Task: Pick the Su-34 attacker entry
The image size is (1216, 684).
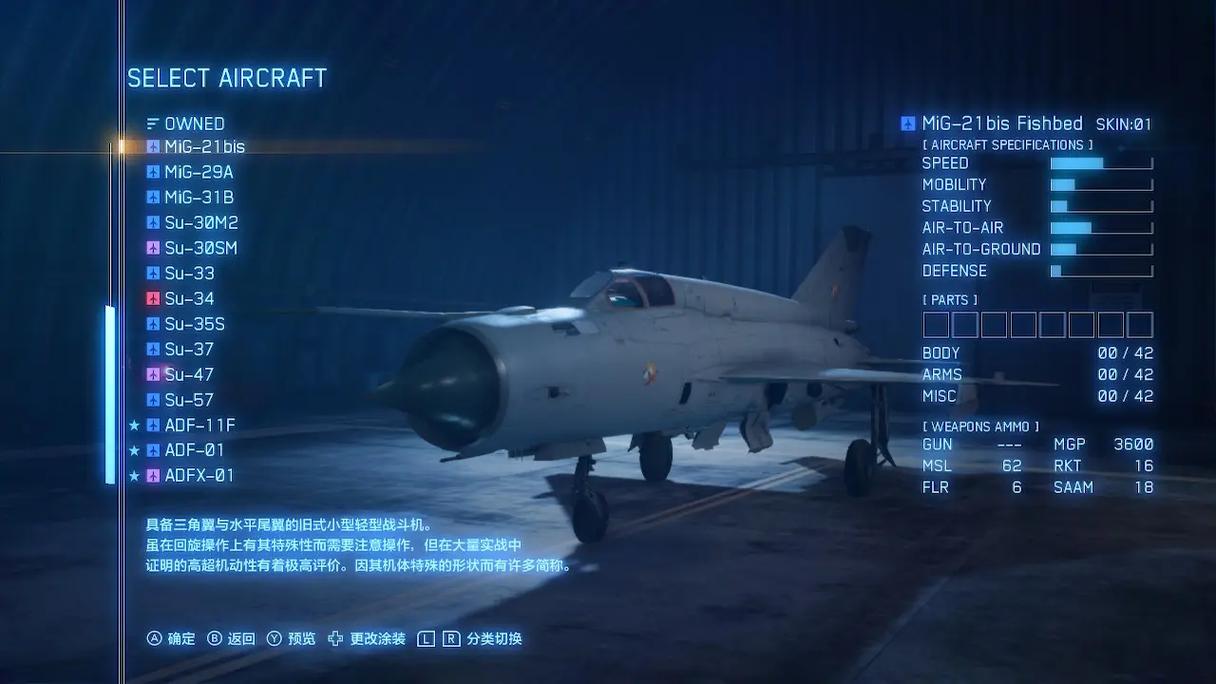Action: (x=189, y=299)
